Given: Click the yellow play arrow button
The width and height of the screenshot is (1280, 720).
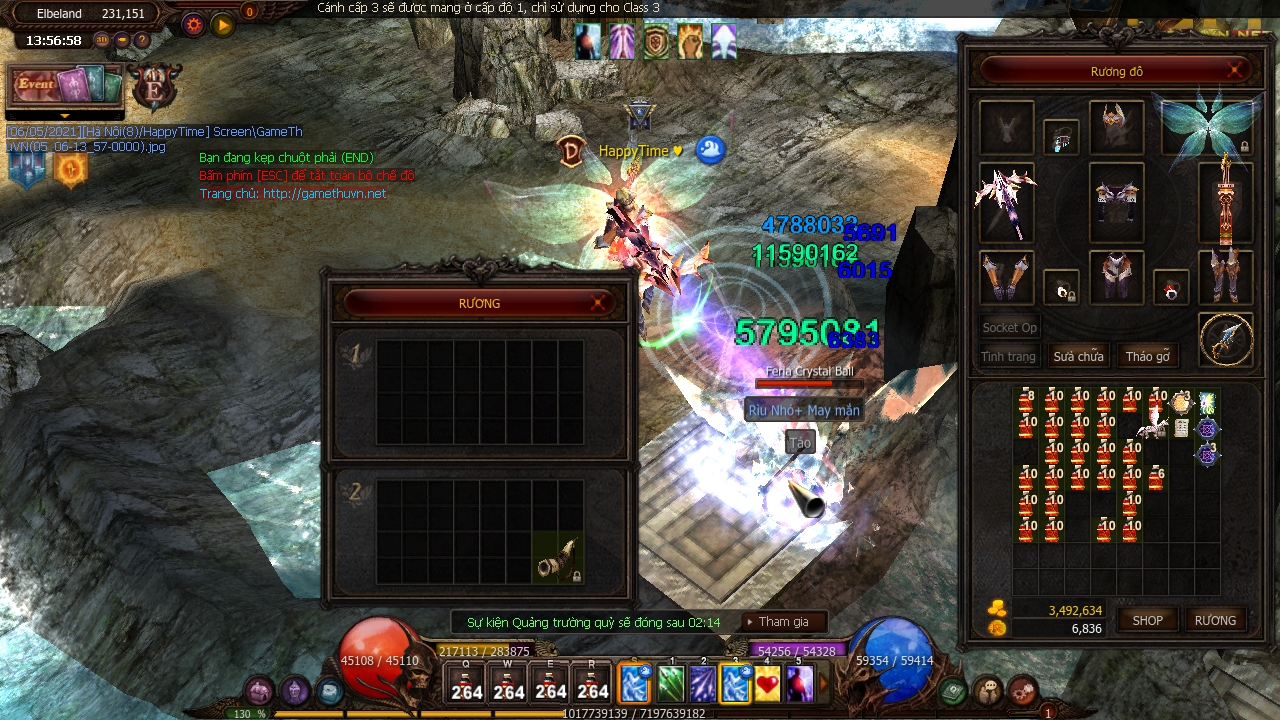Looking at the screenshot, I should point(222,24).
